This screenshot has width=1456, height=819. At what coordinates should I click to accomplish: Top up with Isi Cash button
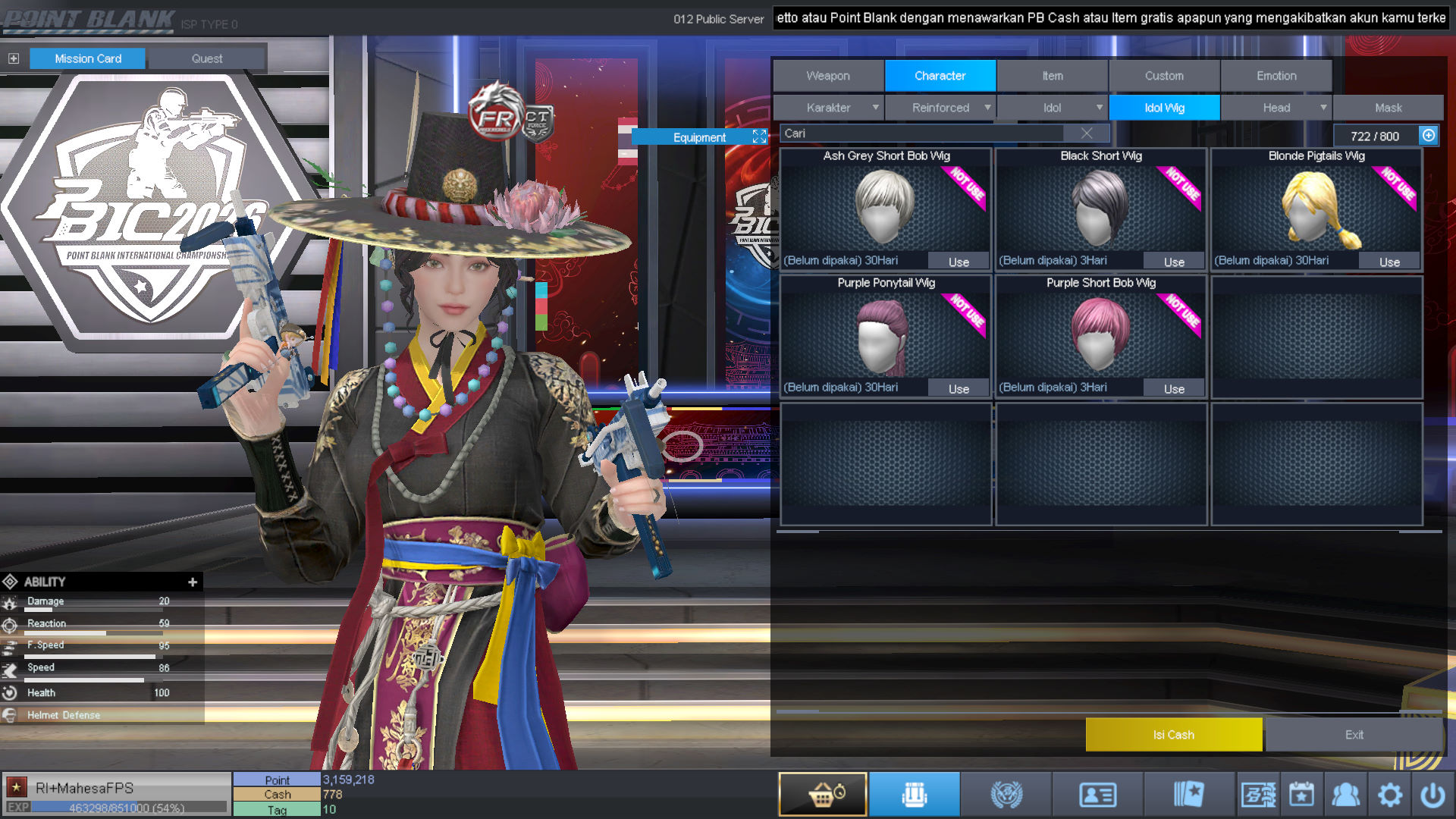1173,734
